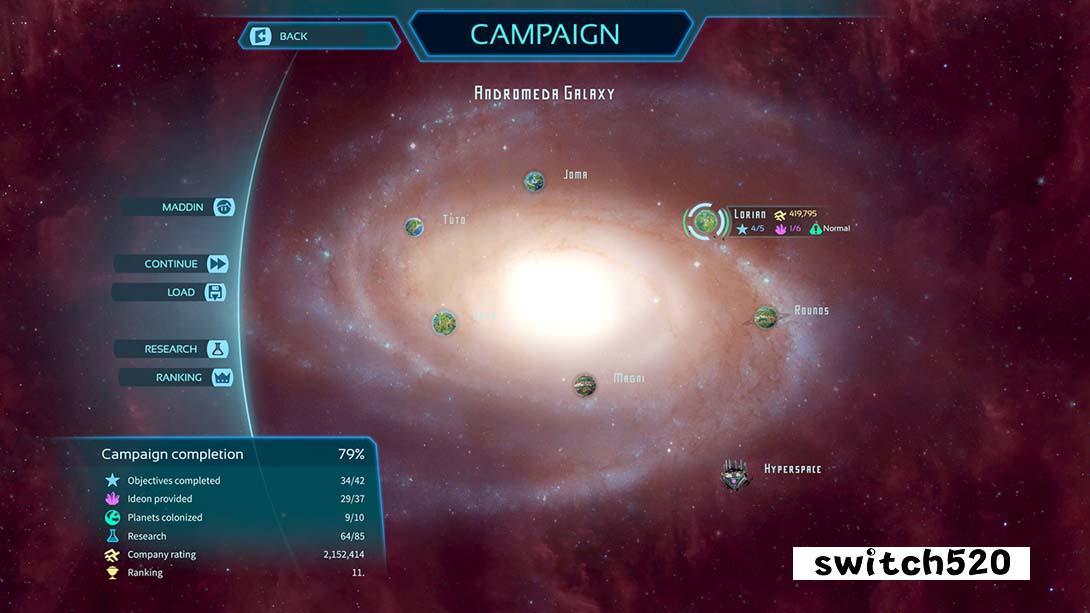Select planet Joma on the galaxy map

coord(535,181)
